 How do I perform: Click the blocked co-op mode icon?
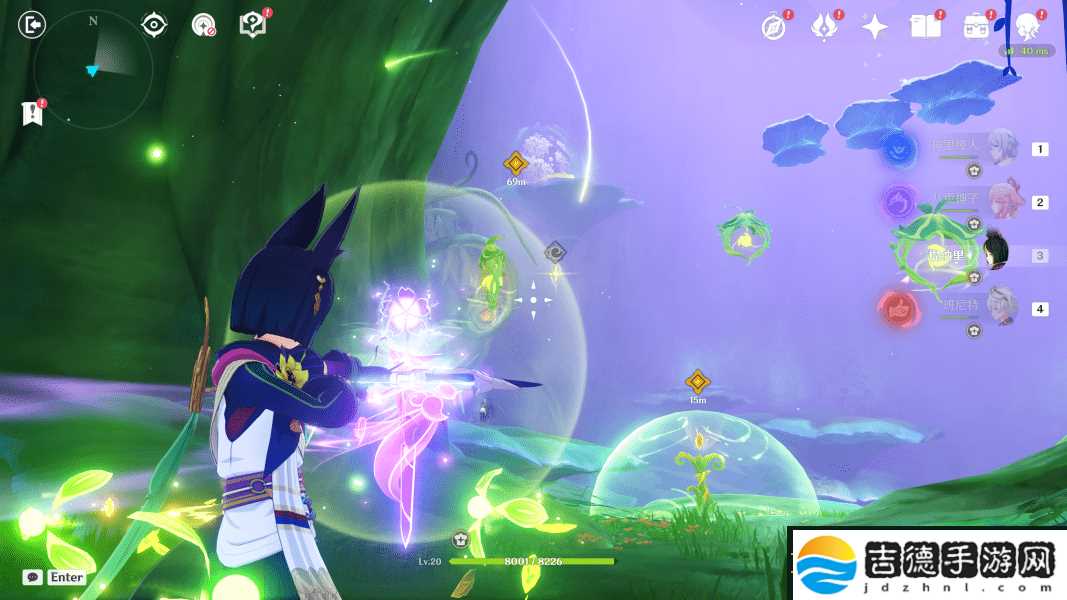pos(204,25)
